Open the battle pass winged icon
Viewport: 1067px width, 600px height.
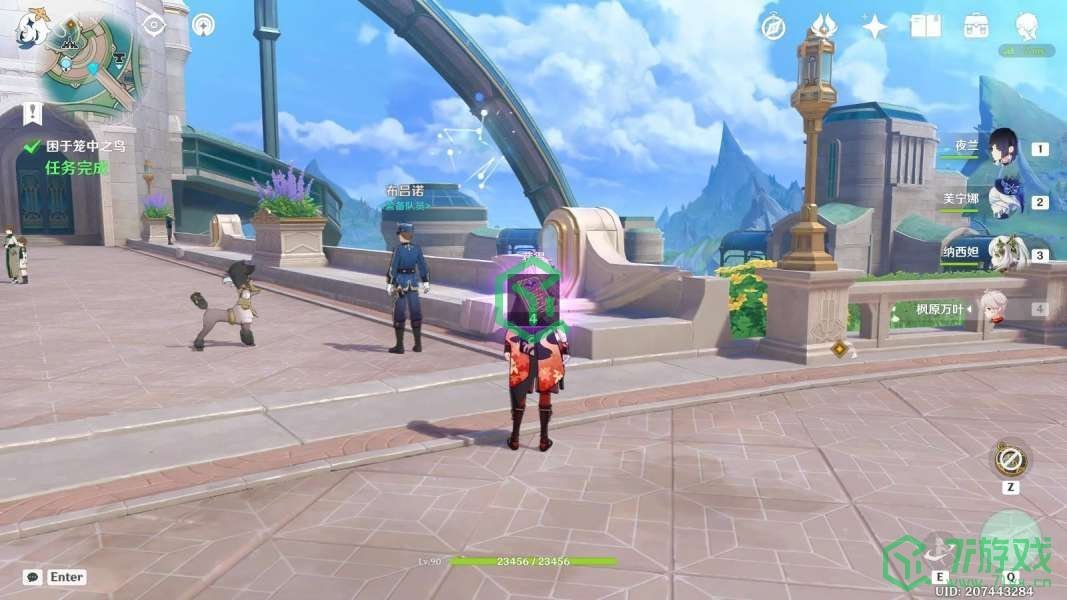(823, 26)
